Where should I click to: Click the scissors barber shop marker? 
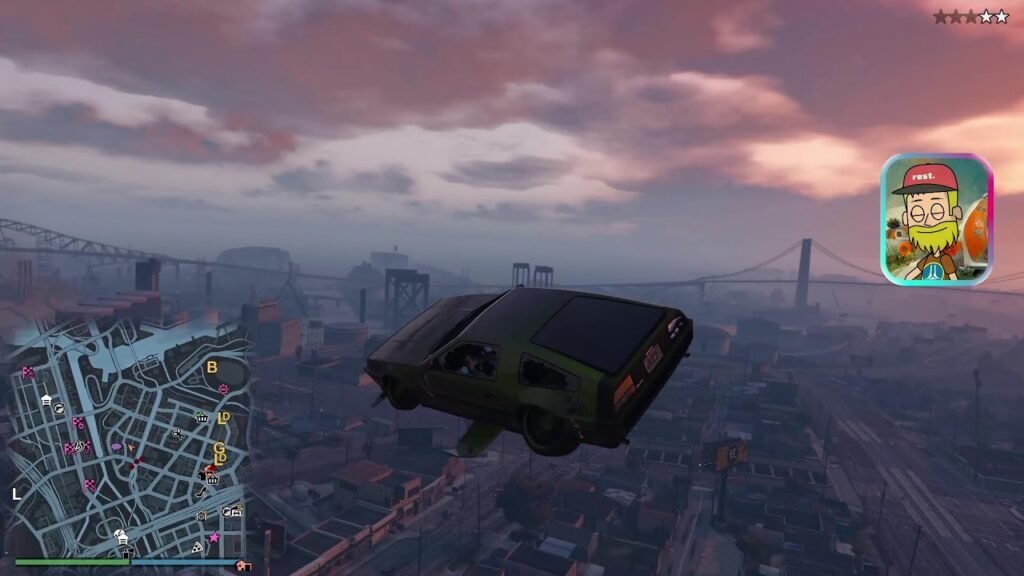click(178, 434)
